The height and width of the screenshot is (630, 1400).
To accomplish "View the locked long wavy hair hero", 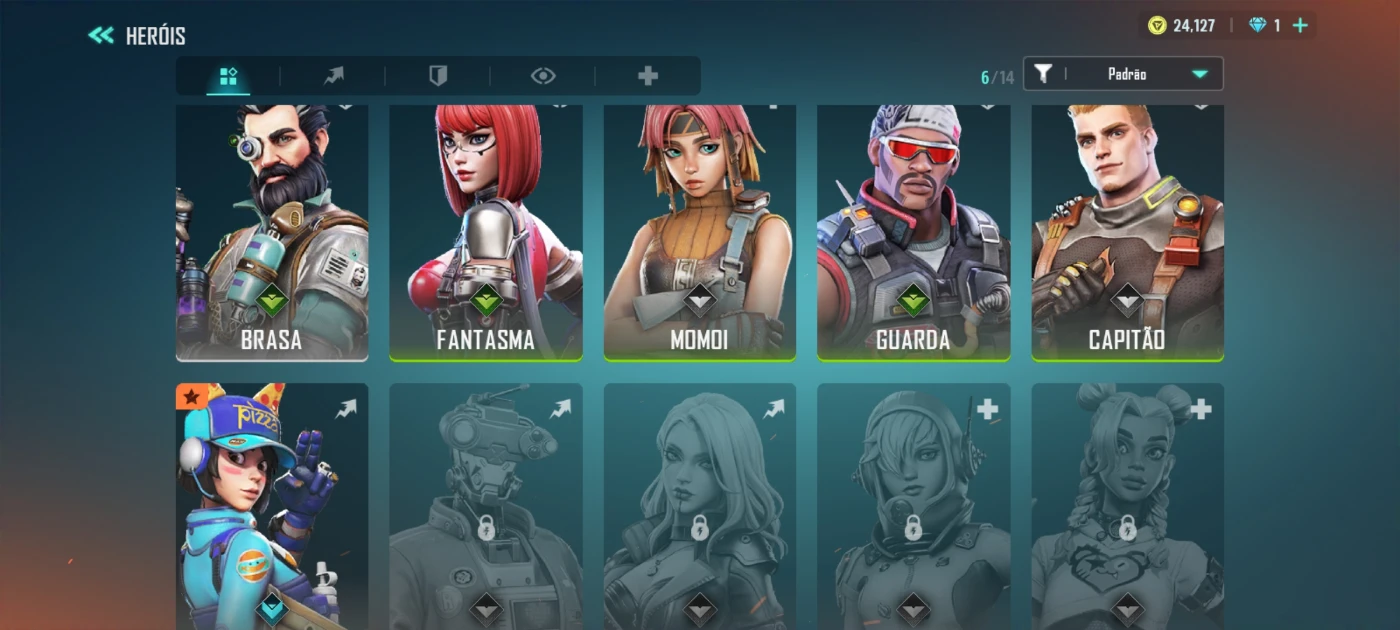I will click(x=700, y=506).
